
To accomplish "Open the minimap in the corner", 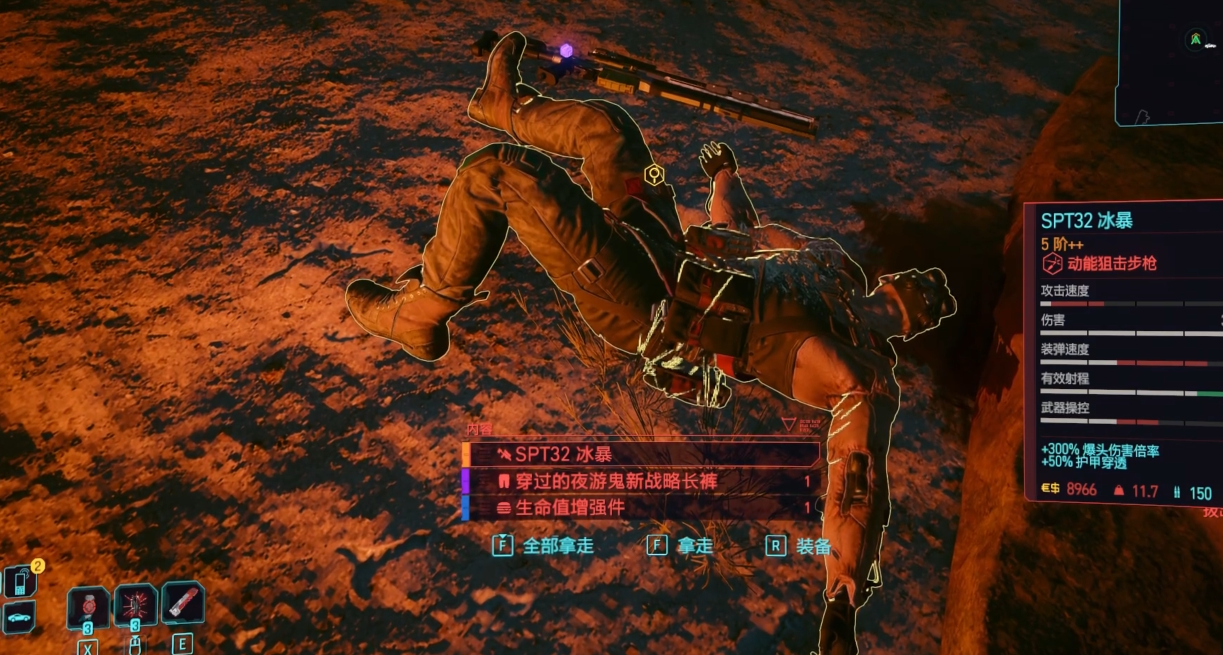I will [1170, 60].
